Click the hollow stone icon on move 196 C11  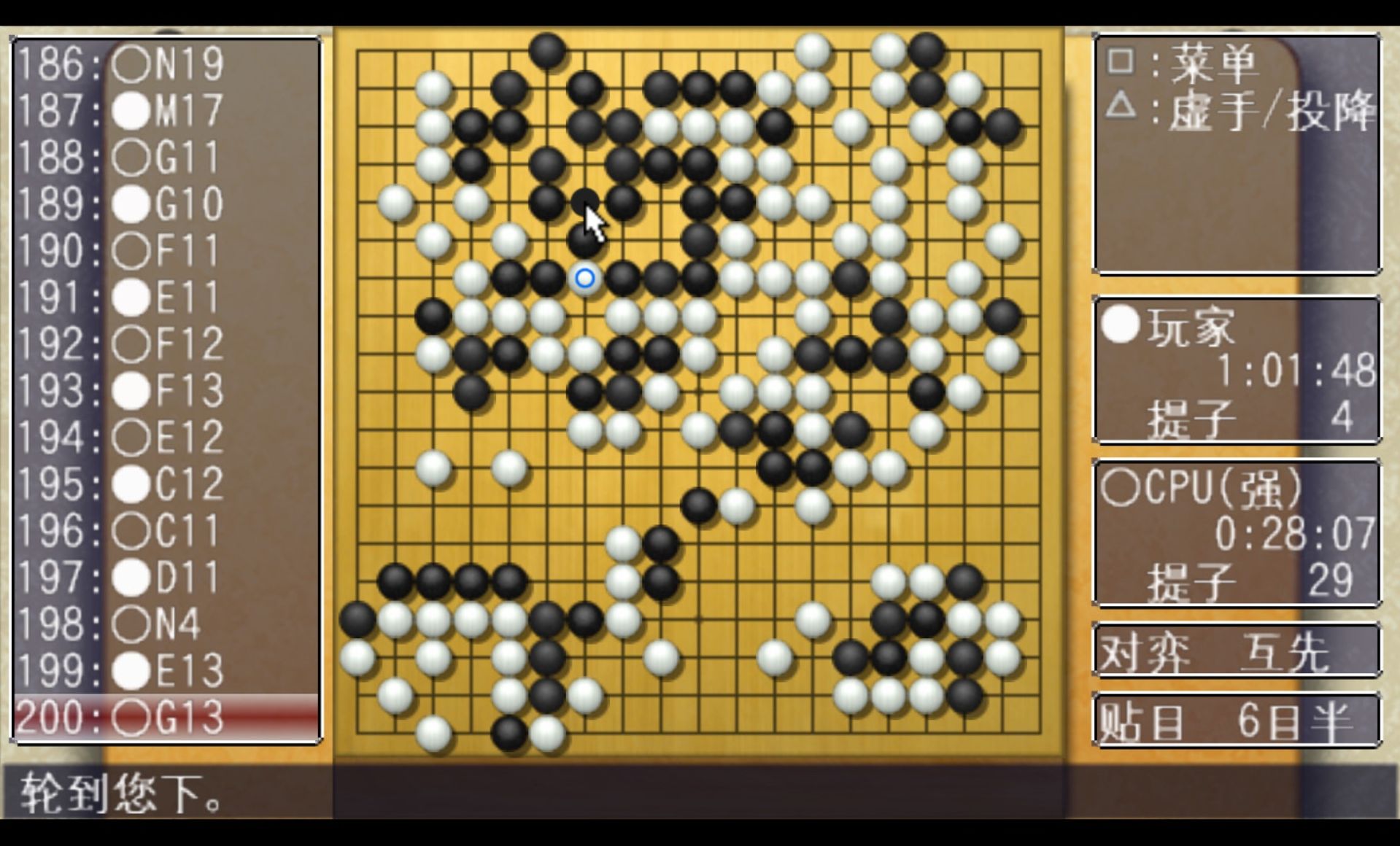coord(131,531)
